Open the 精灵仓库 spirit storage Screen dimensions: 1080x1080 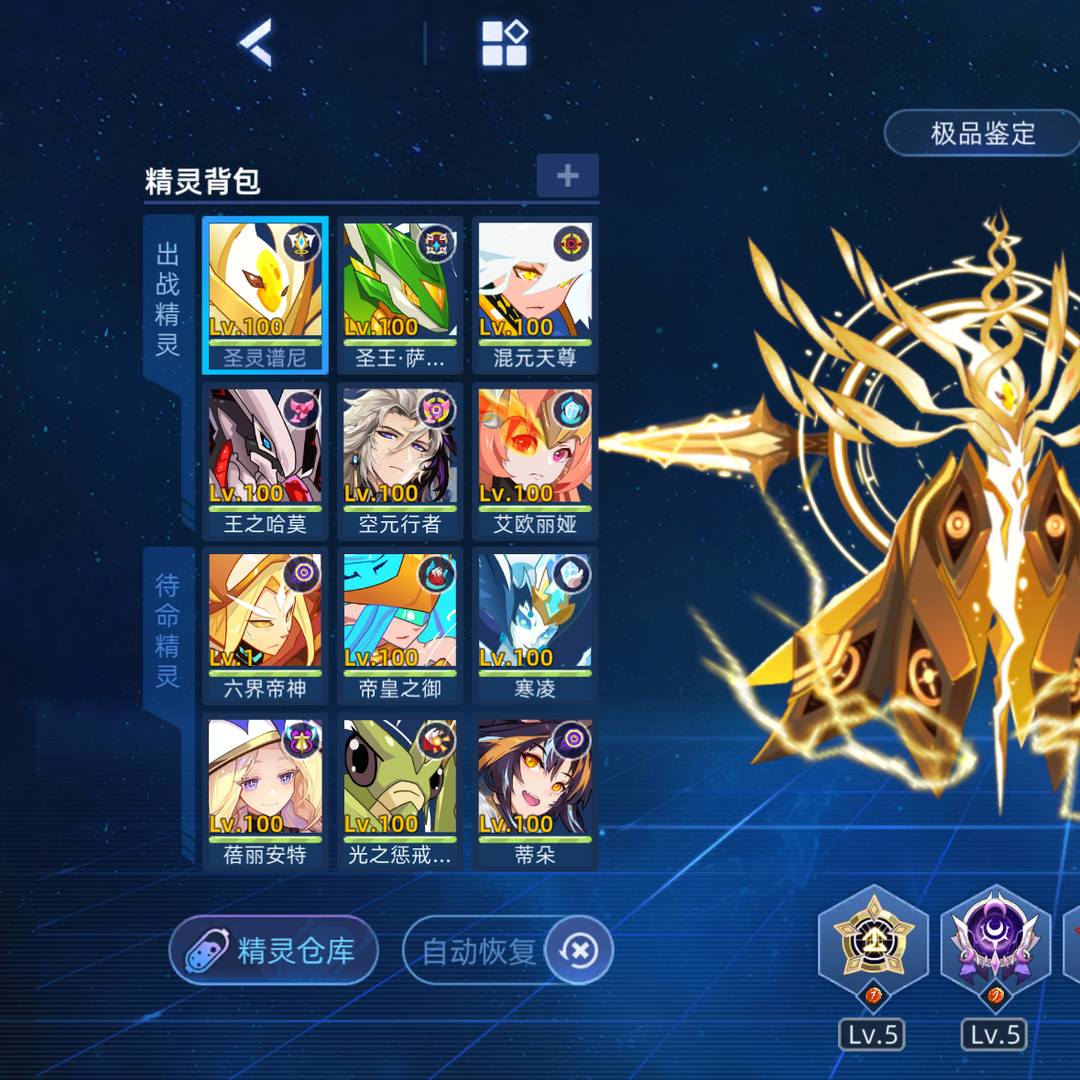(274, 950)
